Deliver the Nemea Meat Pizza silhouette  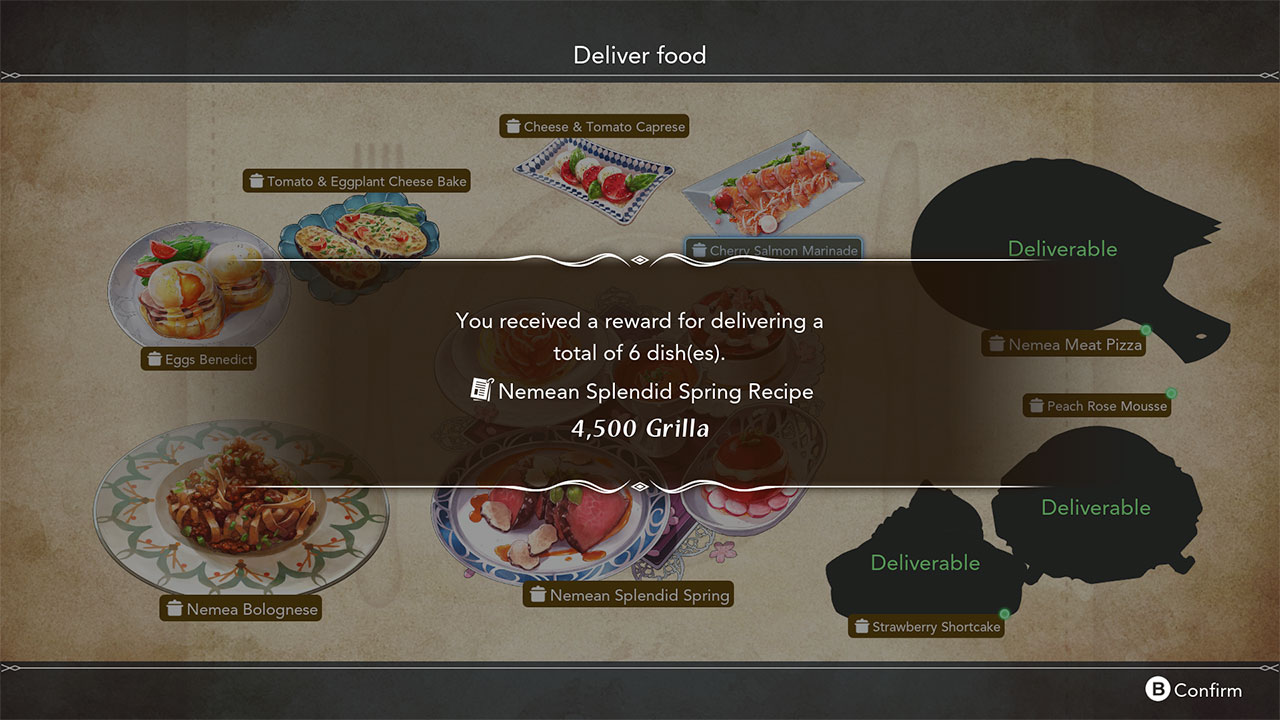[x=1061, y=249]
